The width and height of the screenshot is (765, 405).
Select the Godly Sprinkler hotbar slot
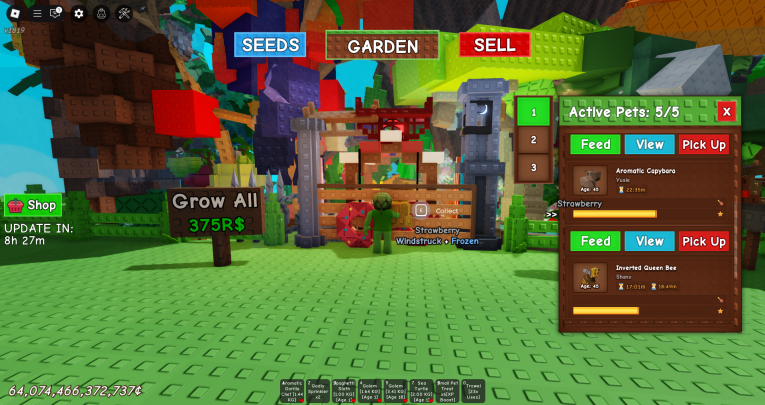coord(318,390)
